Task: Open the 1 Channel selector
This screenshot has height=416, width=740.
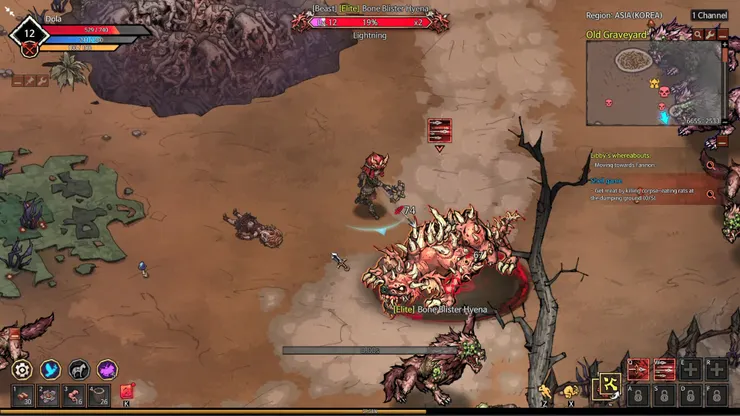Action: coord(708,15)
